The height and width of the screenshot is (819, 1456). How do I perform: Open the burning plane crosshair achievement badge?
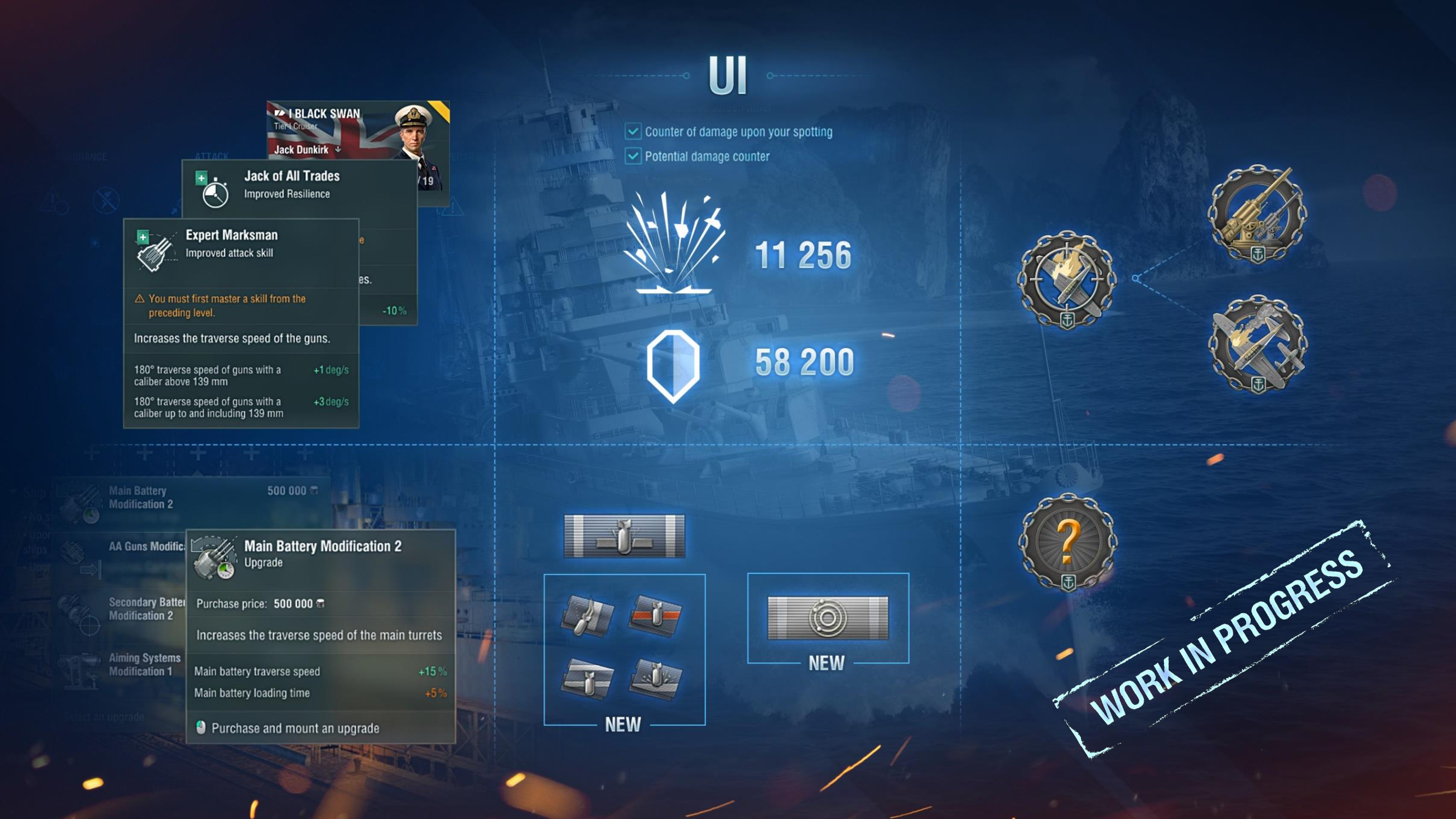click(1067, 279)
